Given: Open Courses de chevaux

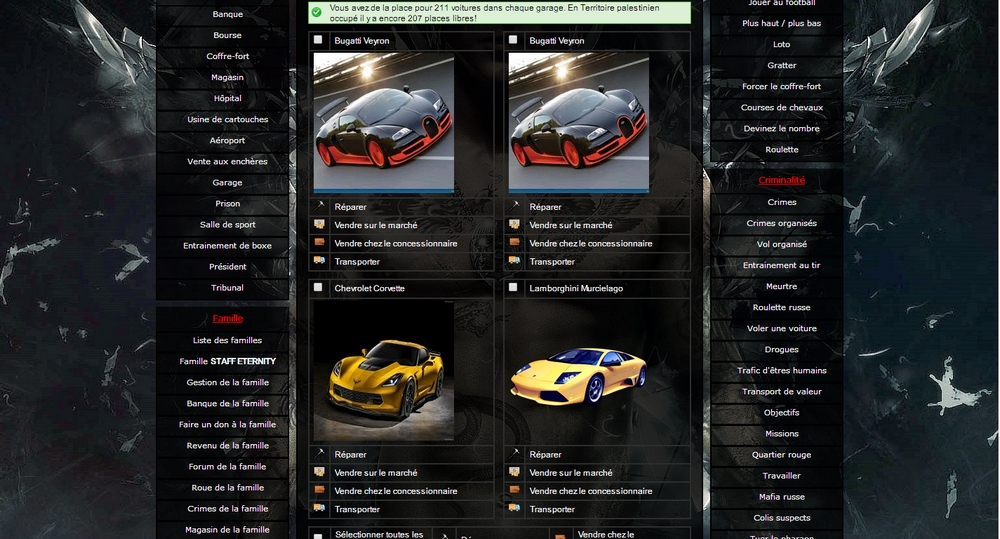Looking at the screenshot, I should point(781,108).
